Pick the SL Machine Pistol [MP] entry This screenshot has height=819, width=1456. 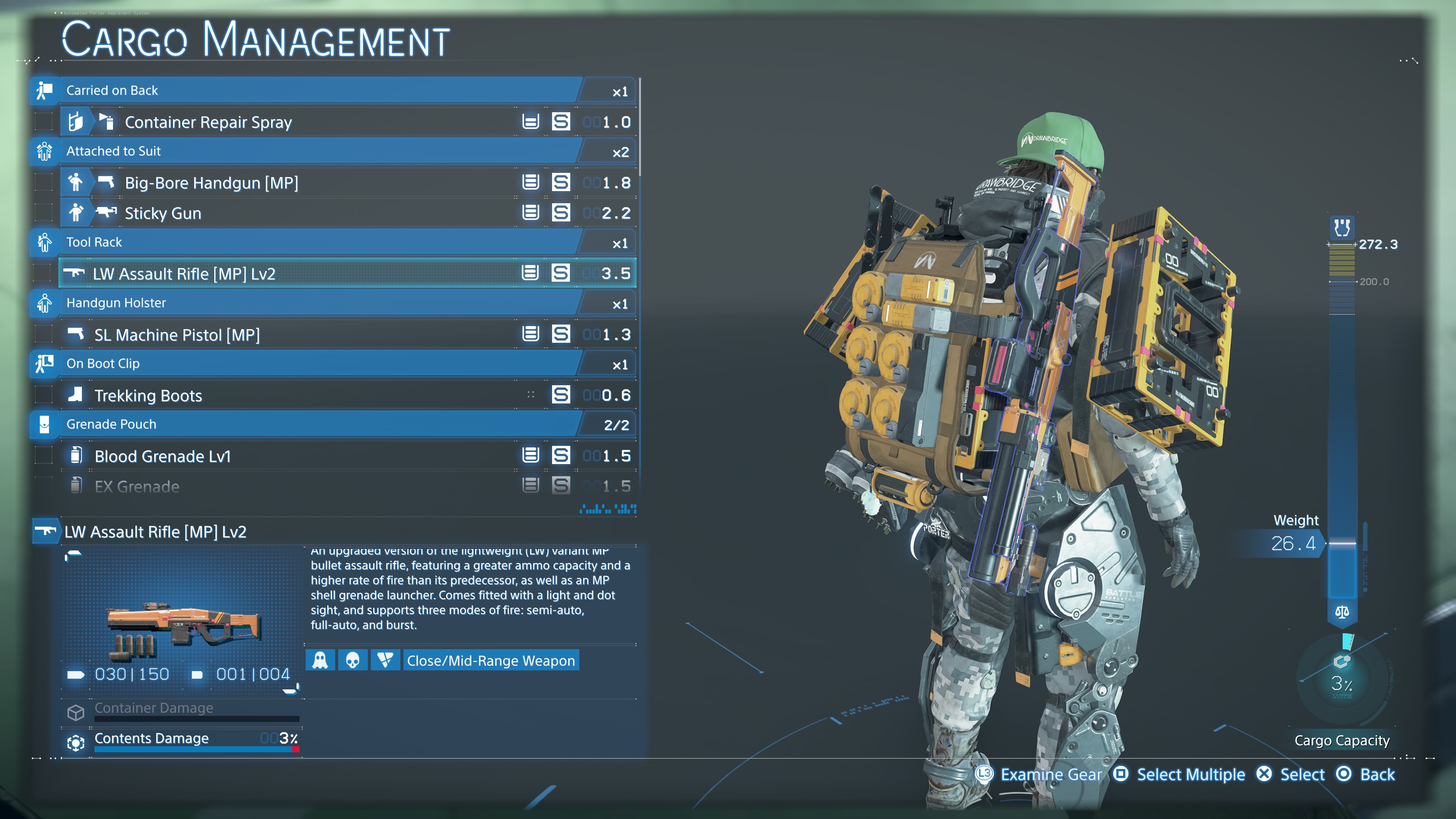pos(177,334)
